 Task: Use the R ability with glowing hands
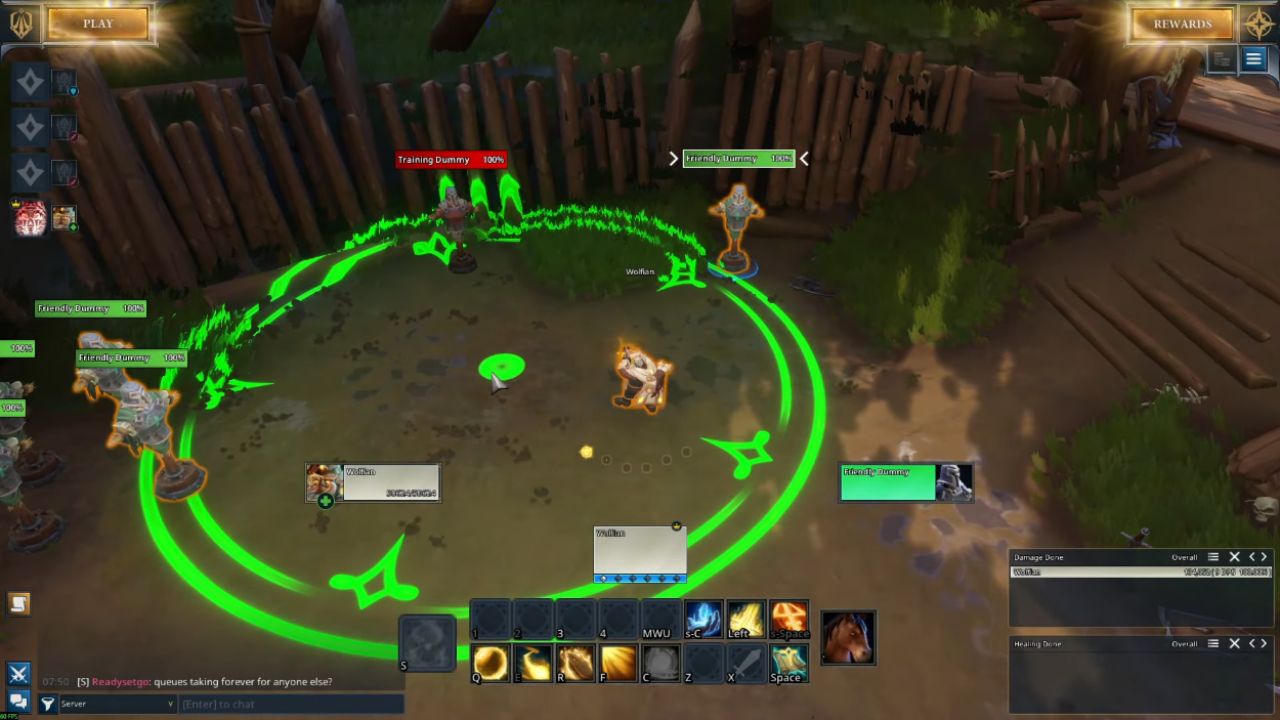tap(576, 662)
